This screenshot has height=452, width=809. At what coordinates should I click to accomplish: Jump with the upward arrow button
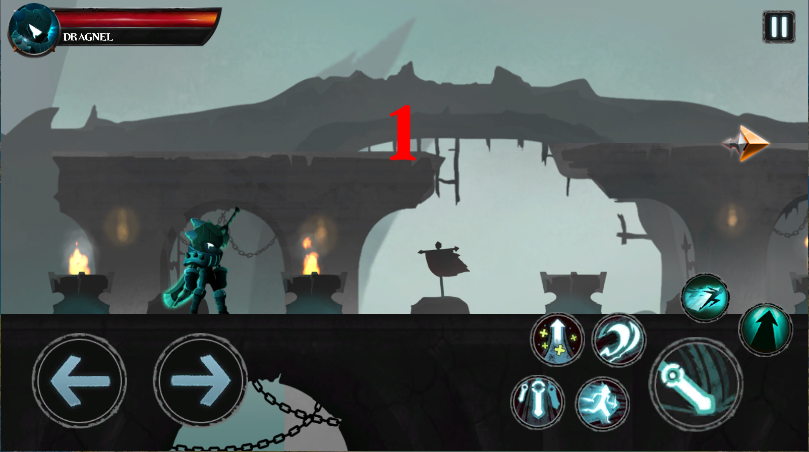[x=765, y=329]
